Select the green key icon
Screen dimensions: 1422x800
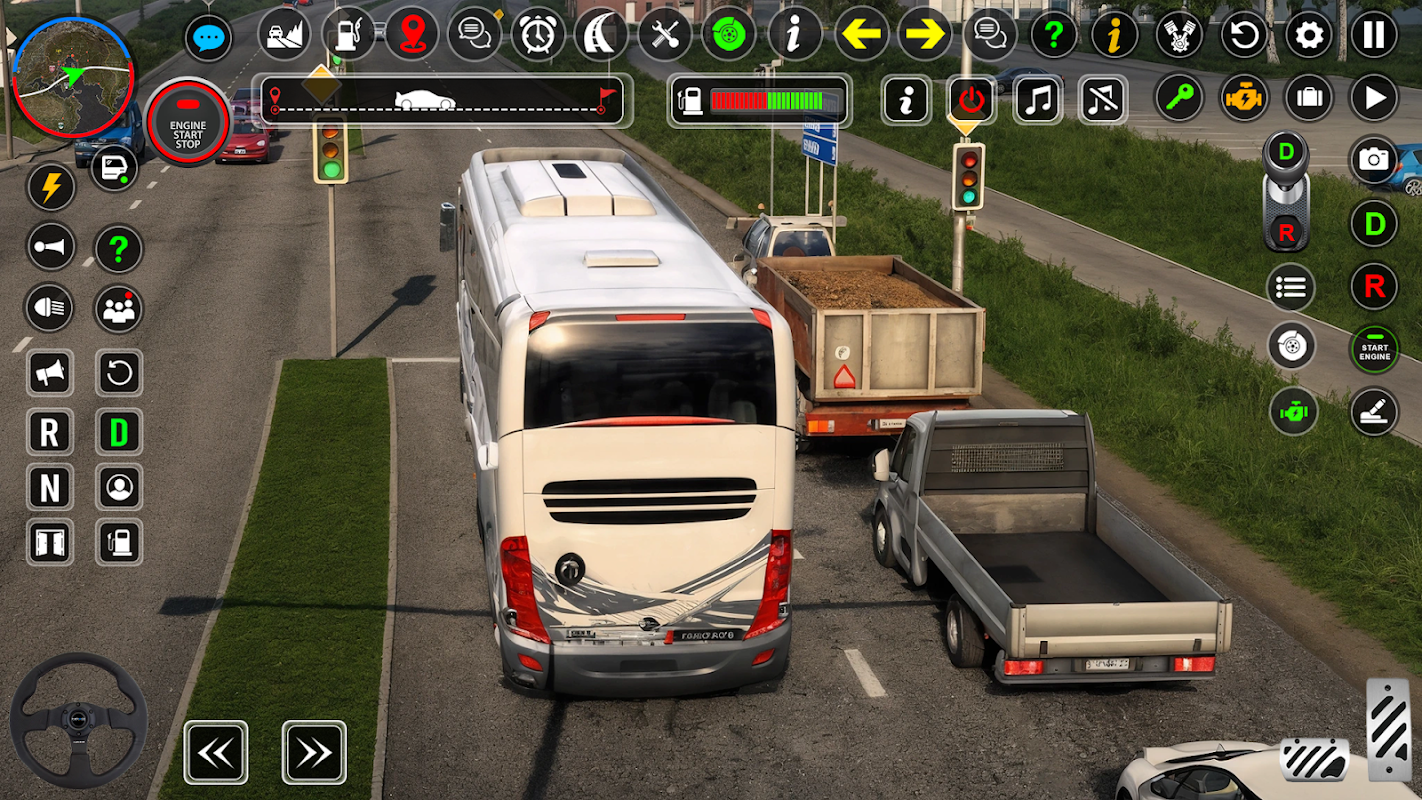coord(1180,98)
